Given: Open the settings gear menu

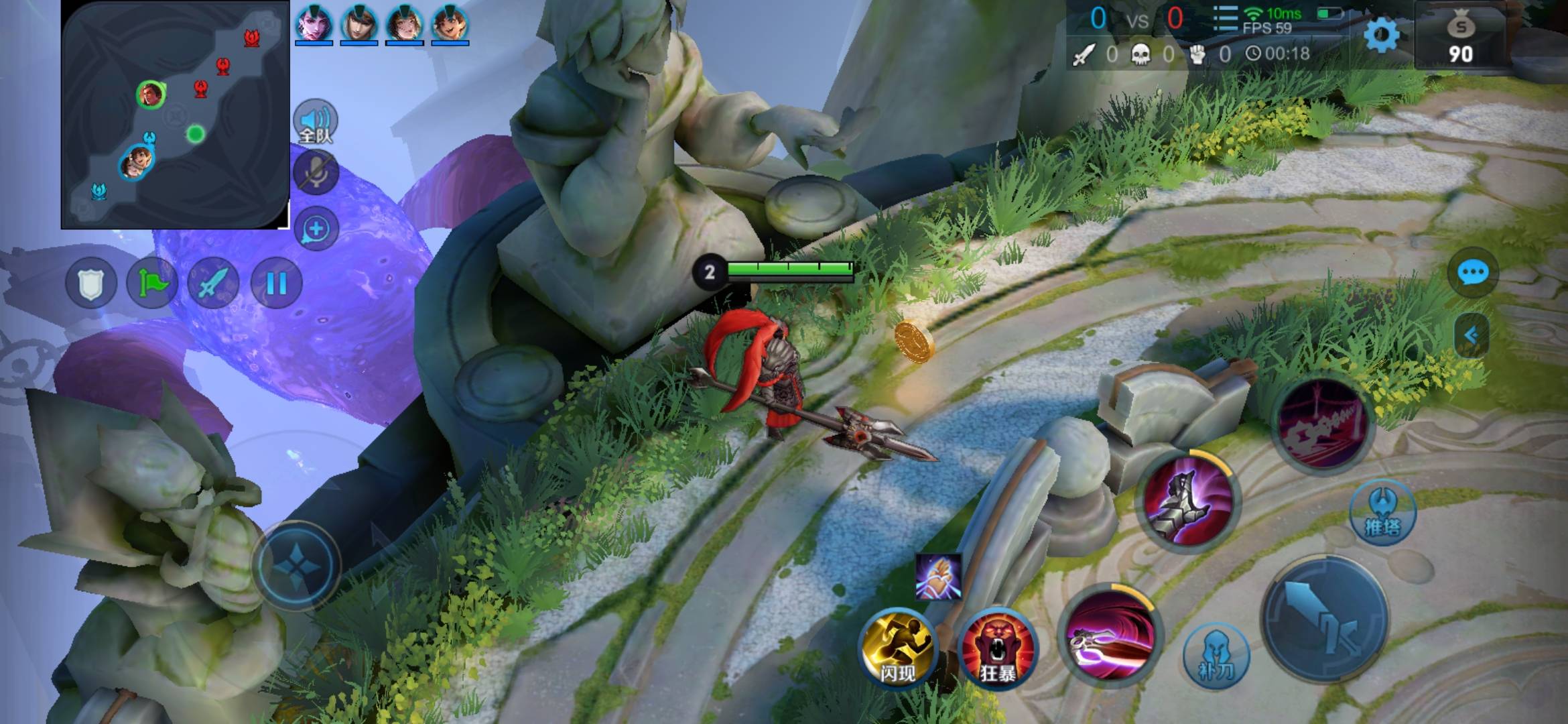Looking at the screenshot, I should (1381, 34).
